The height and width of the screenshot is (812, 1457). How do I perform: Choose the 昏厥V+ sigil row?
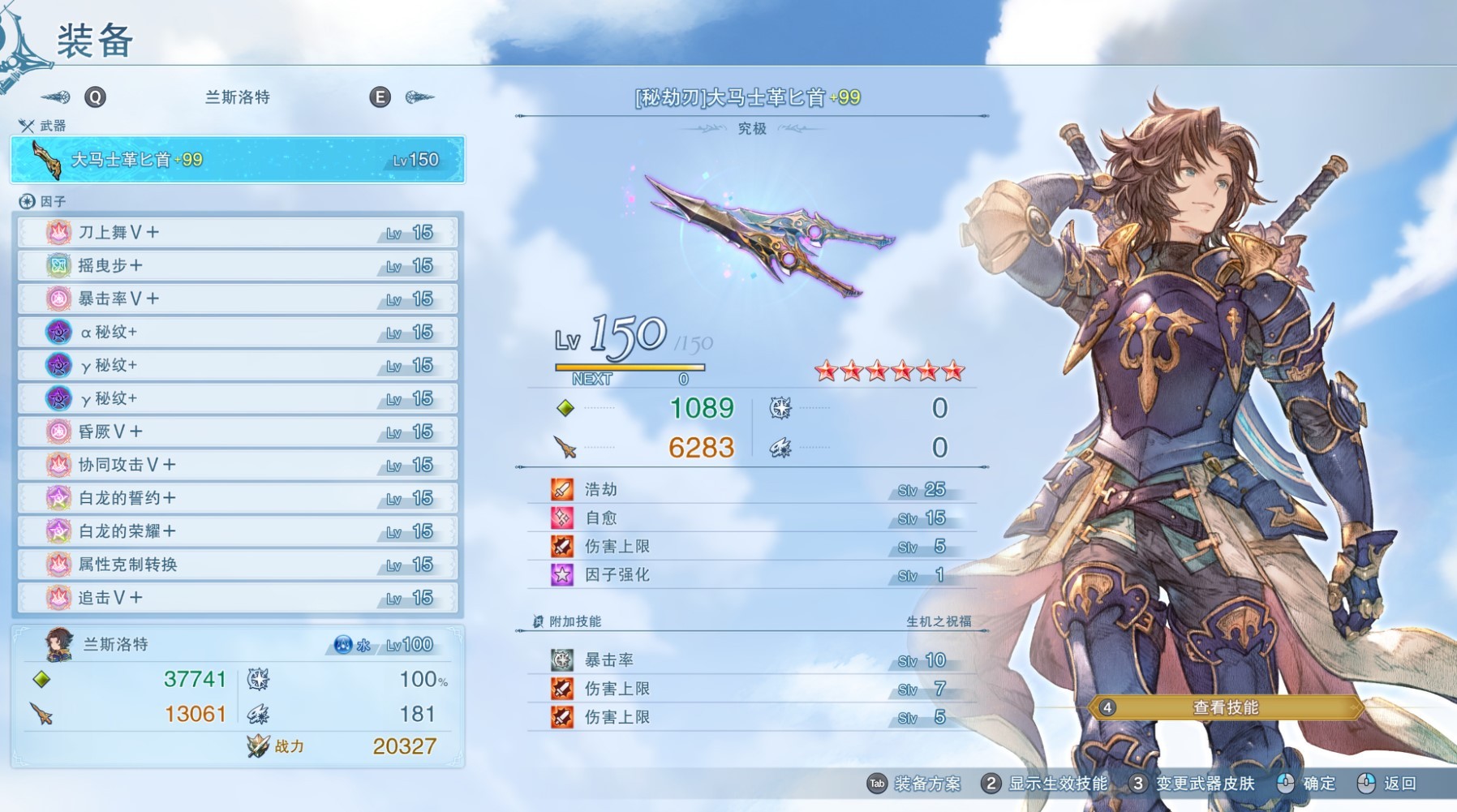click(x=237, y=432)
